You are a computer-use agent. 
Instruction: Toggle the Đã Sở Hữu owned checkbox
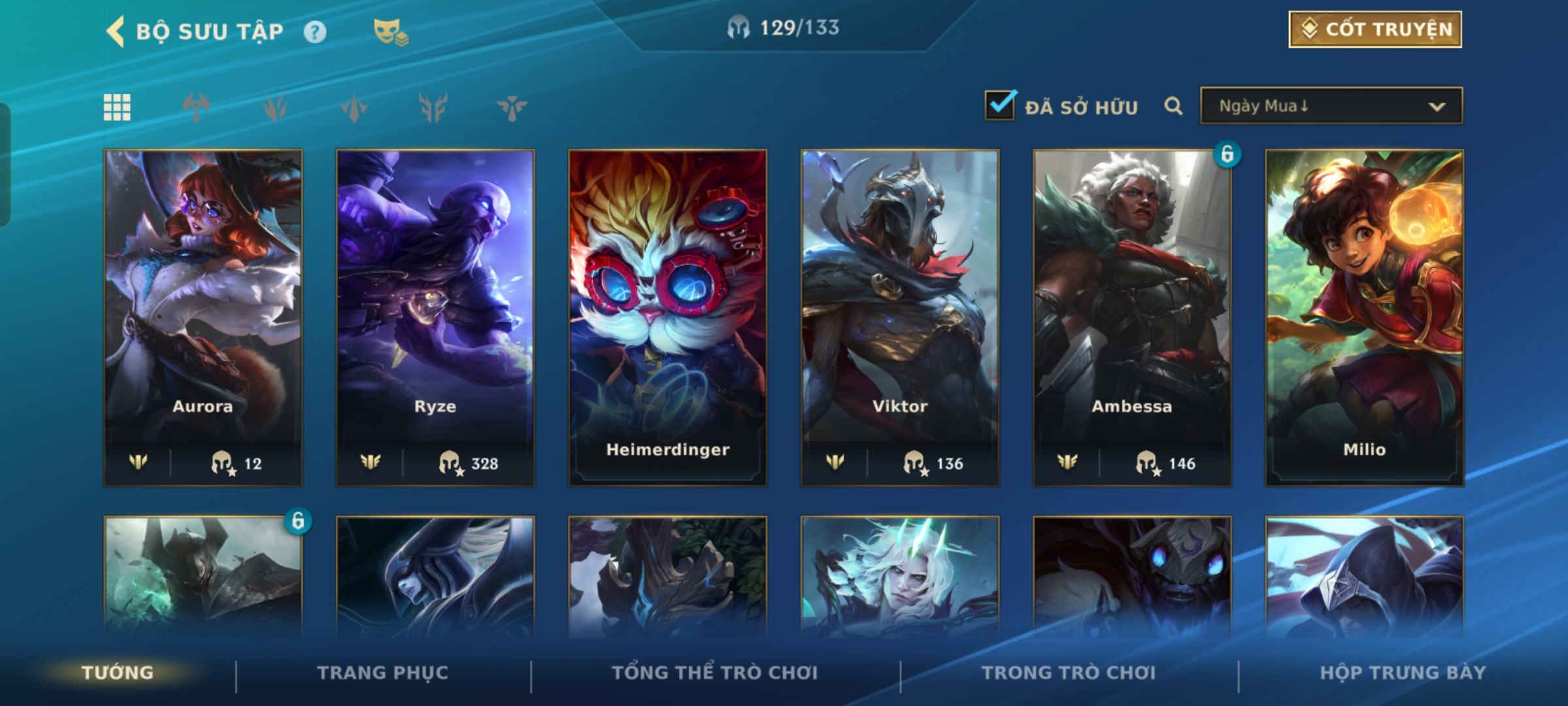1000,105
